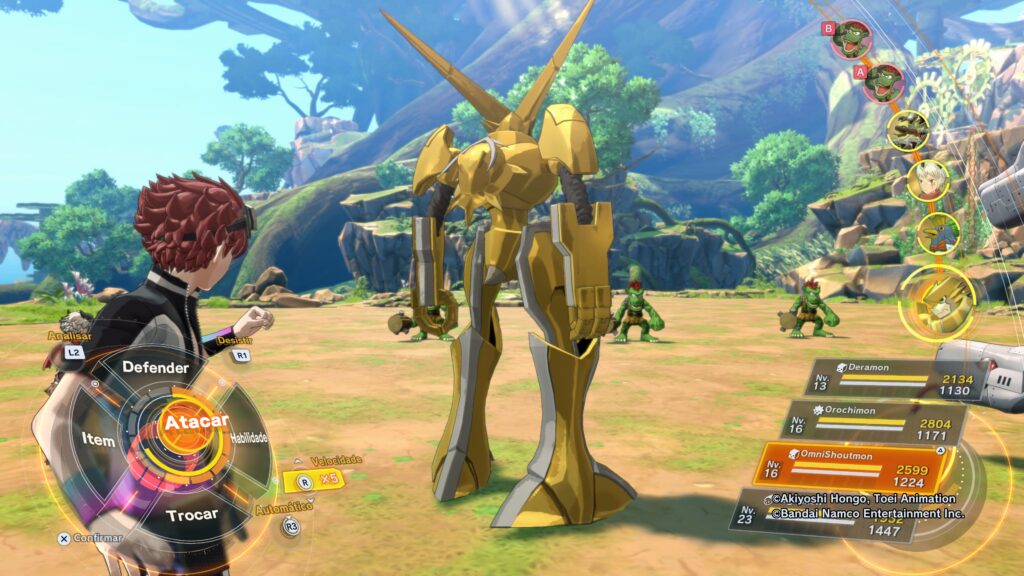The height and width of the screenshot is (576, 1024).
Task: Open the Item command
Action: 97,440
